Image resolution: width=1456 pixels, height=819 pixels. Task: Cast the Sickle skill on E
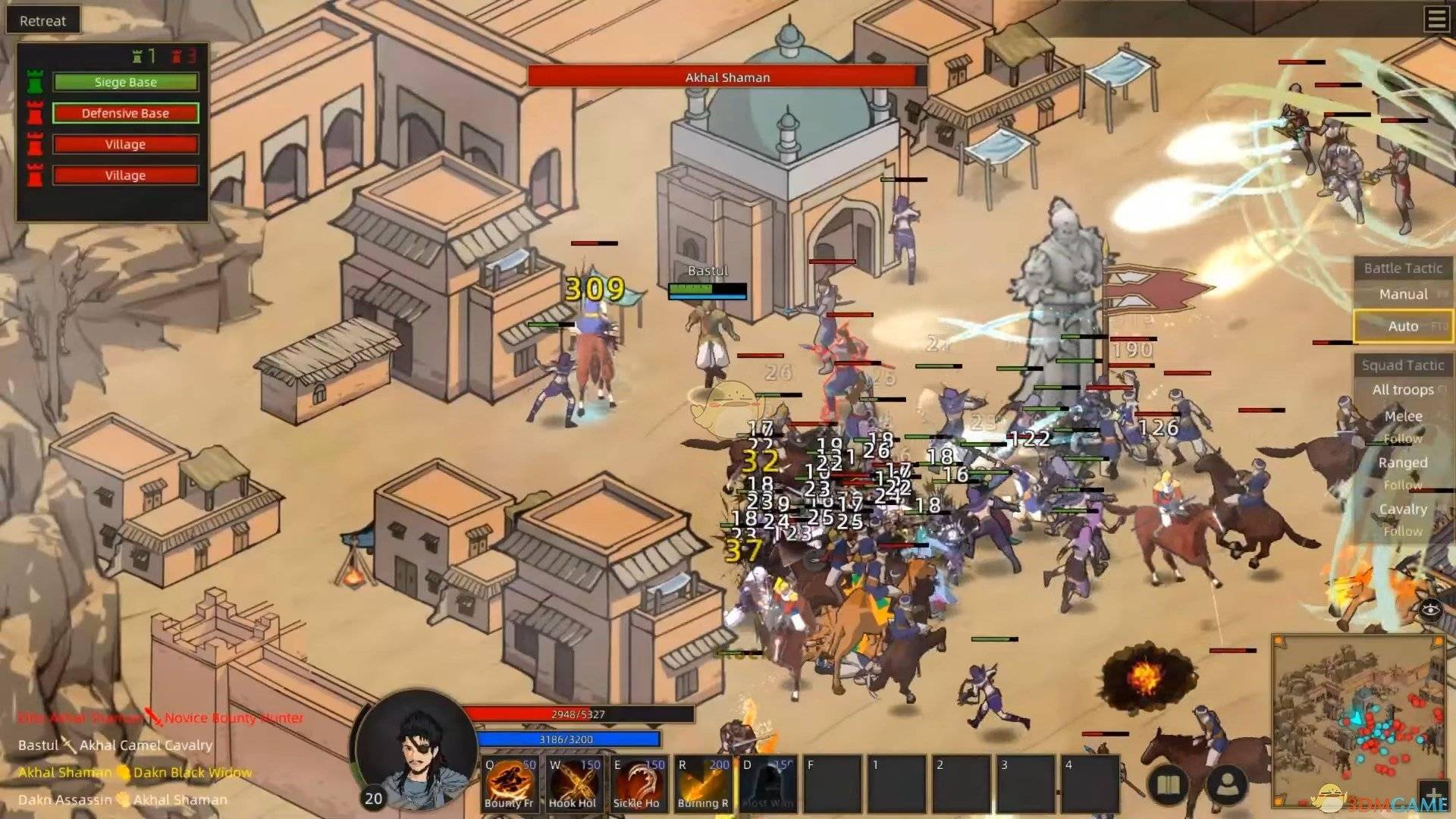coord(638,784)
